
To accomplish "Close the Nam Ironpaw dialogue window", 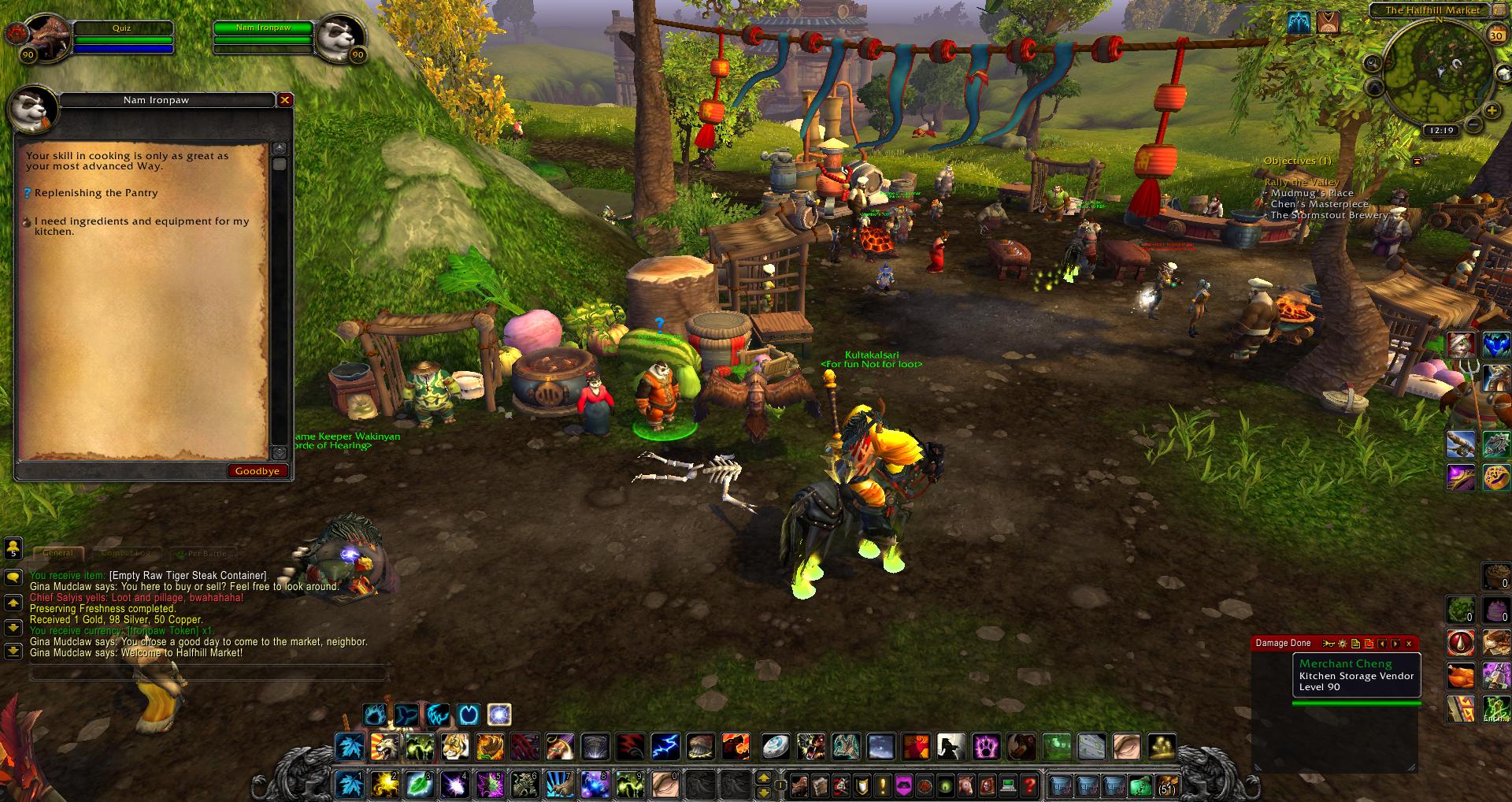I will (x=285, y=100).
